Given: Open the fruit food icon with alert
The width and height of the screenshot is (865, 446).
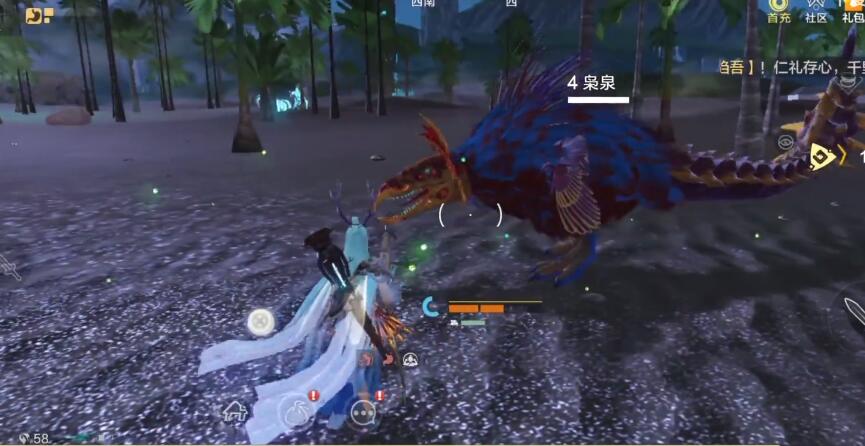Looking at the screenshot, I should click(x=296, y=410).
